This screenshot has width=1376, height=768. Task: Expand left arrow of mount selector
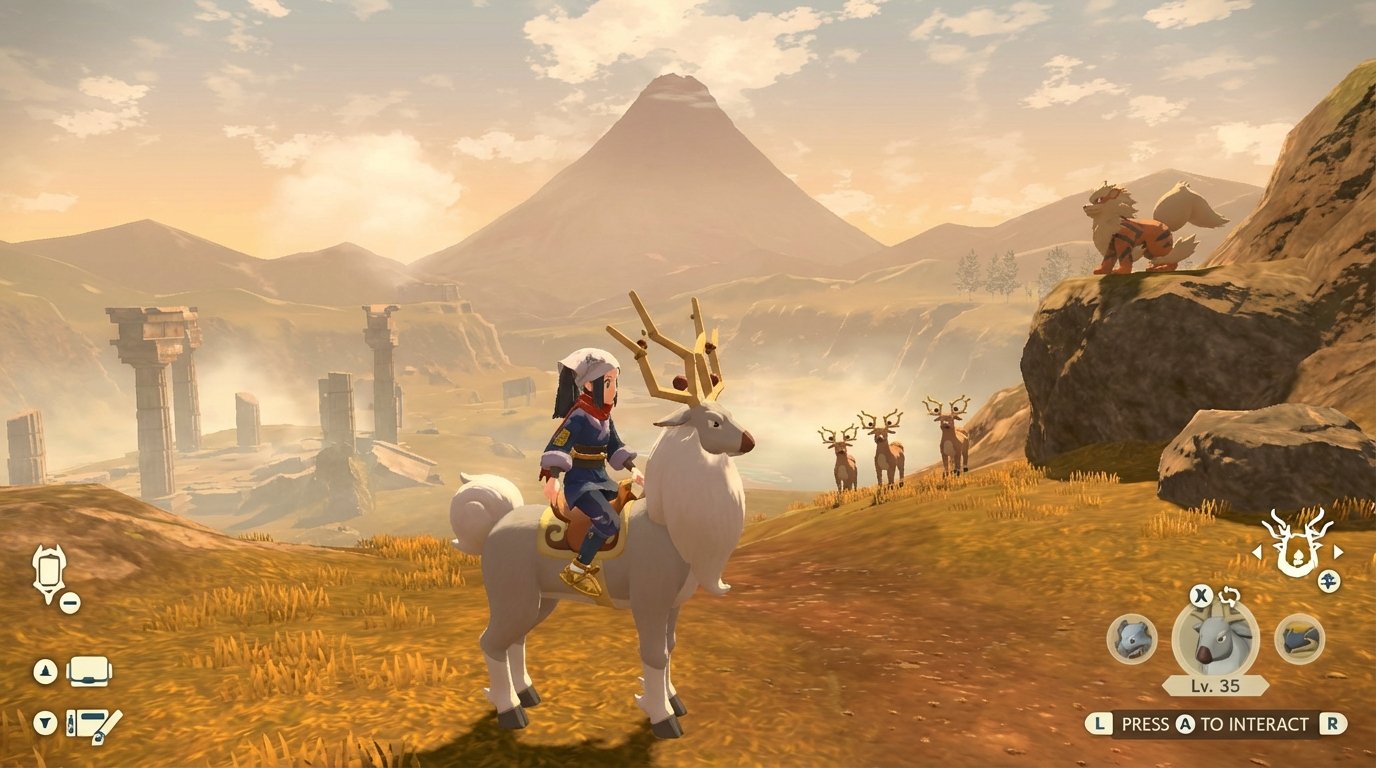click(x=1256, y=551)
